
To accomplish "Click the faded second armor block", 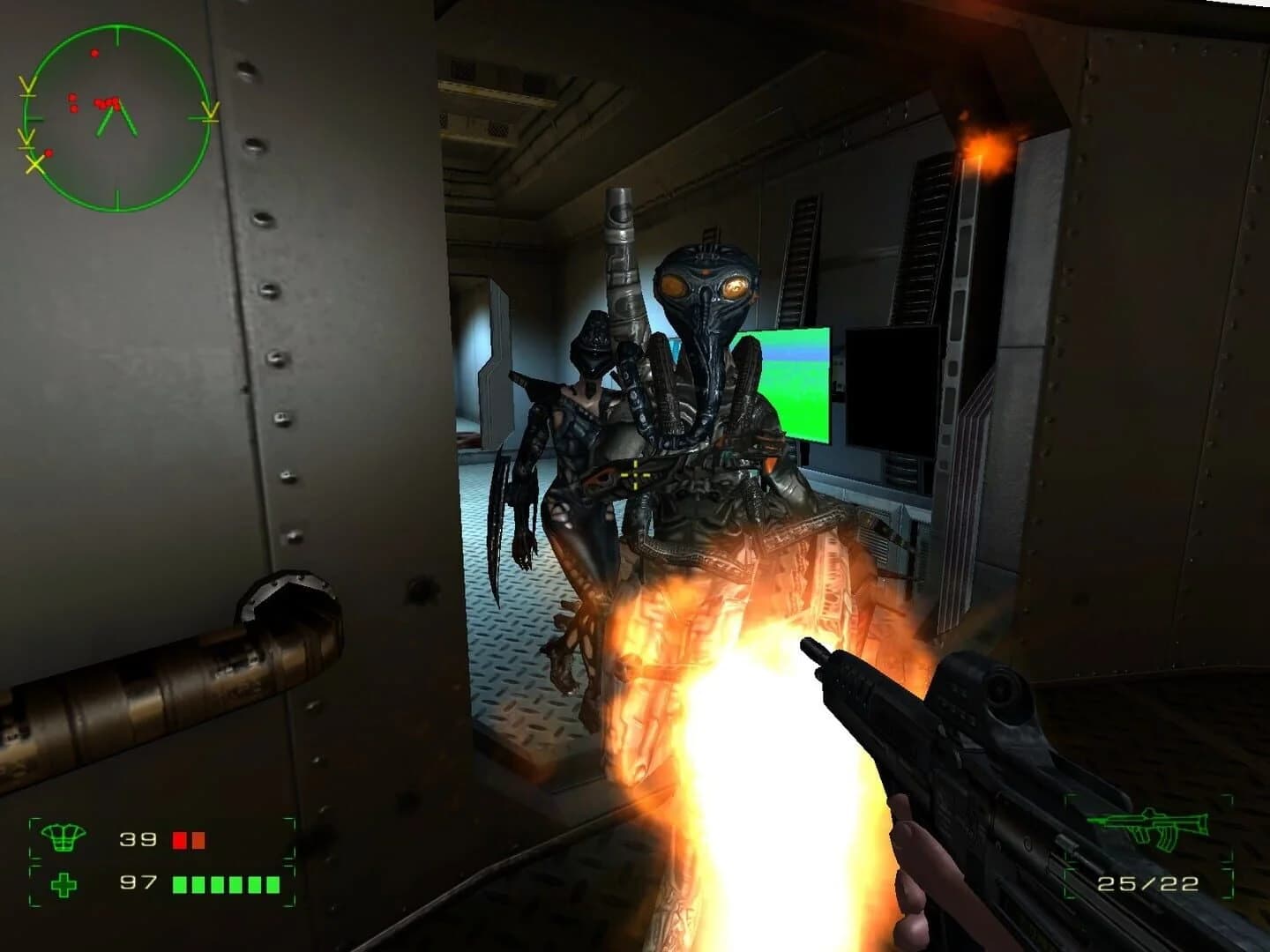I will 200,840.
